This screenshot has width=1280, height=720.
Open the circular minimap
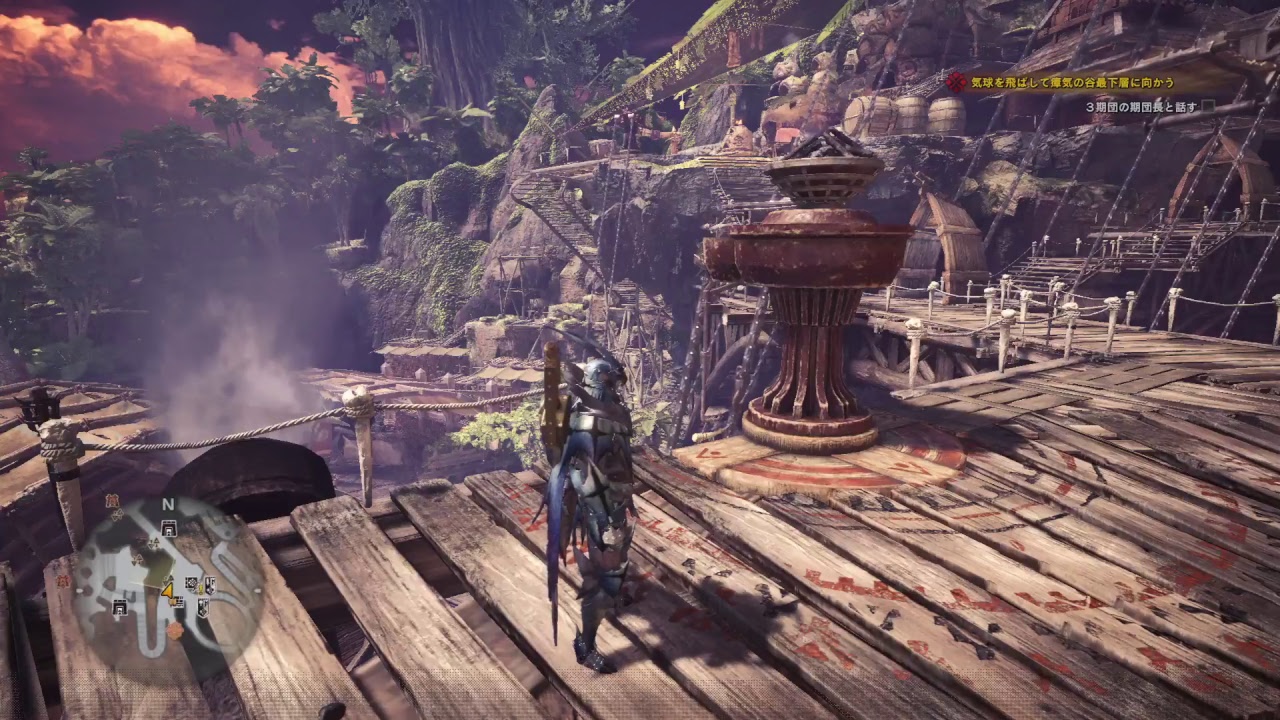point(168,585)
